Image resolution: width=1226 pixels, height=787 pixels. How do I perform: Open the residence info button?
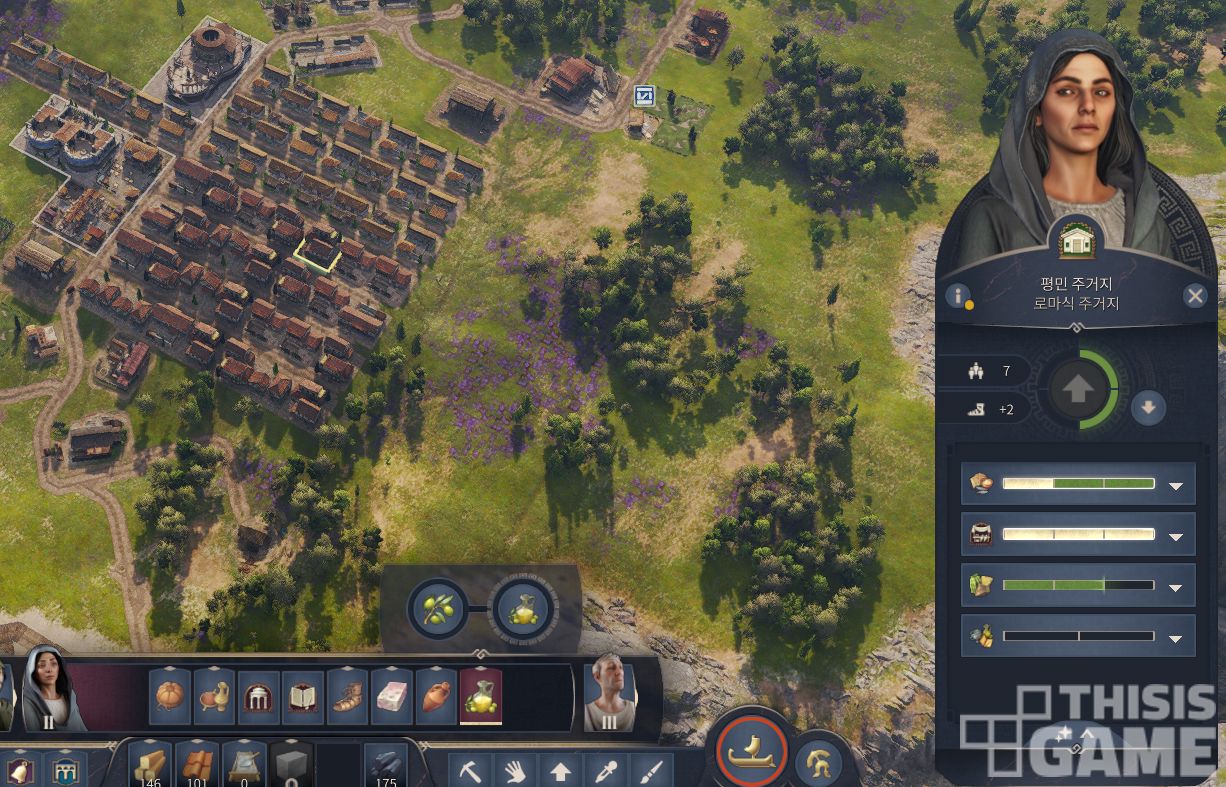point(958,296)
